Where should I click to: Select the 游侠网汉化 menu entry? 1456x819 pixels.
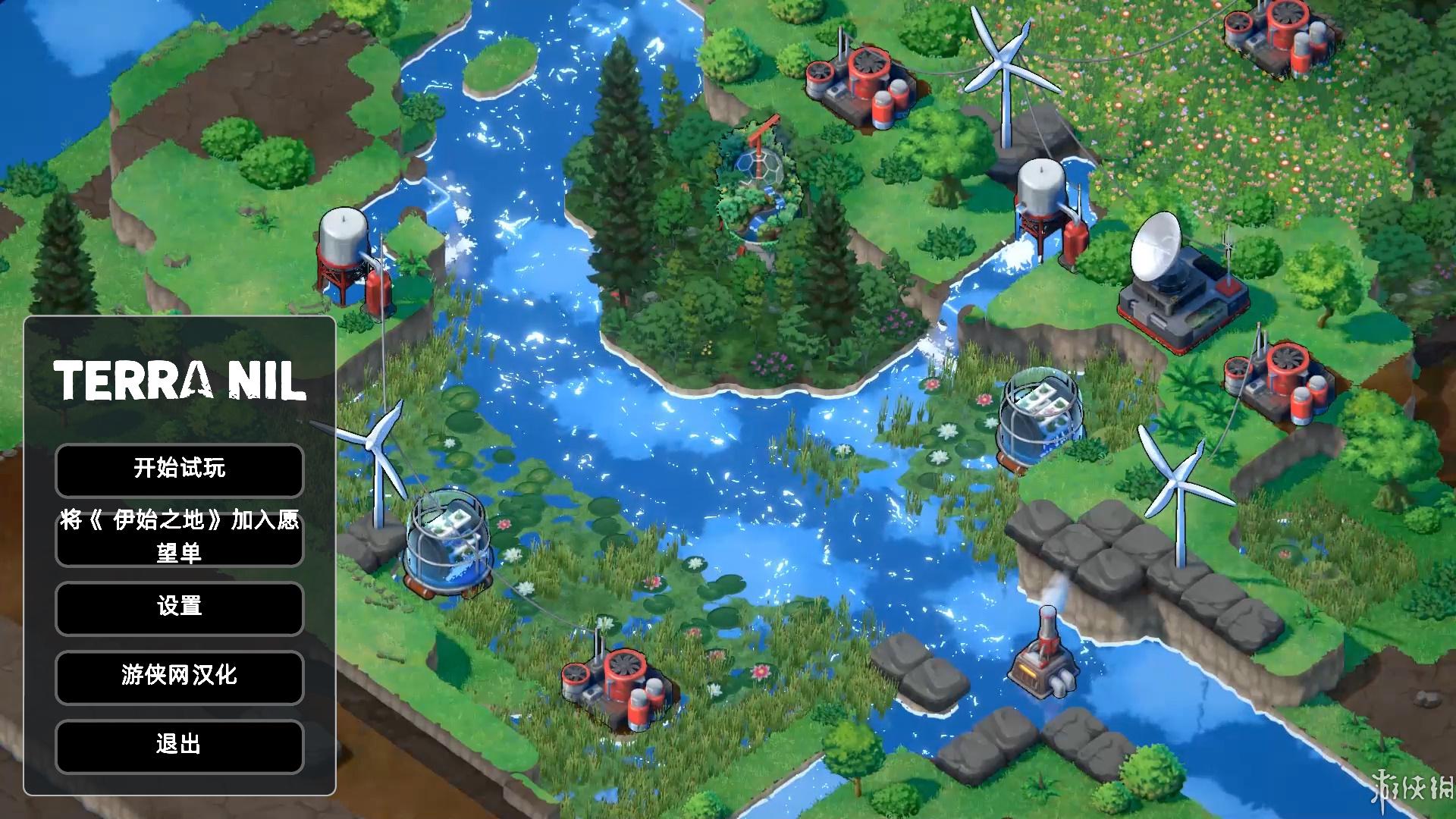pos(180,676)
